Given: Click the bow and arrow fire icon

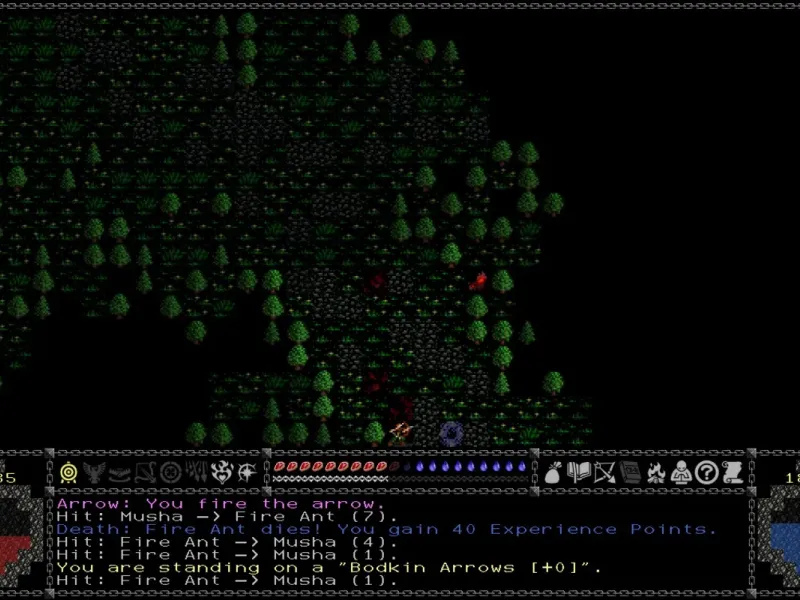Looking at the screenshot, I should tap(604, 472).
